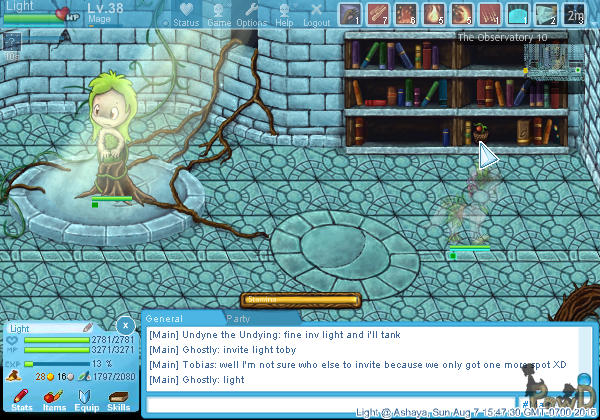Activate the flame skill in the hotbar

tap(433, 13)
